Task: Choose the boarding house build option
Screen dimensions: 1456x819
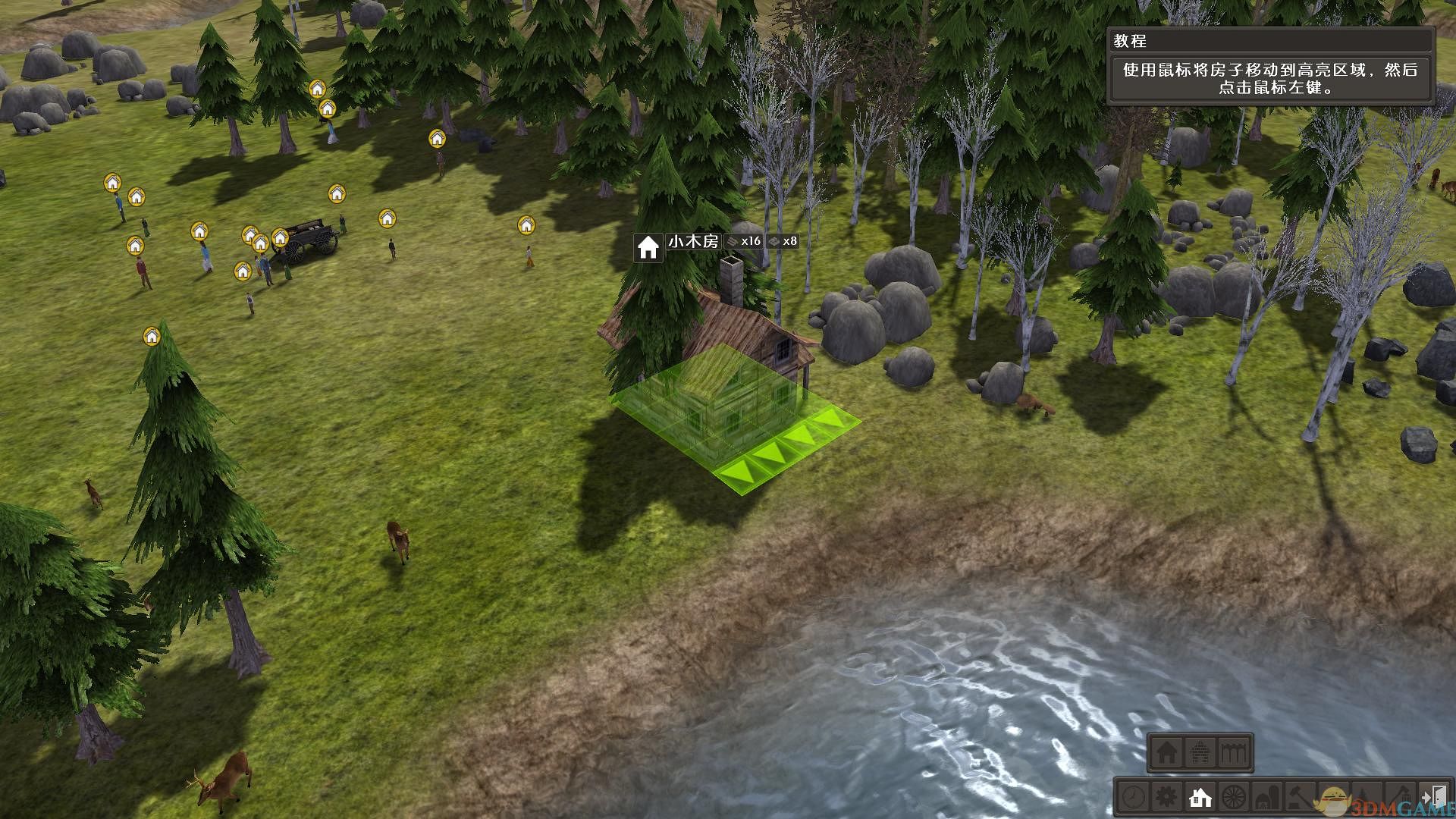Action: tap(1235, 753)
